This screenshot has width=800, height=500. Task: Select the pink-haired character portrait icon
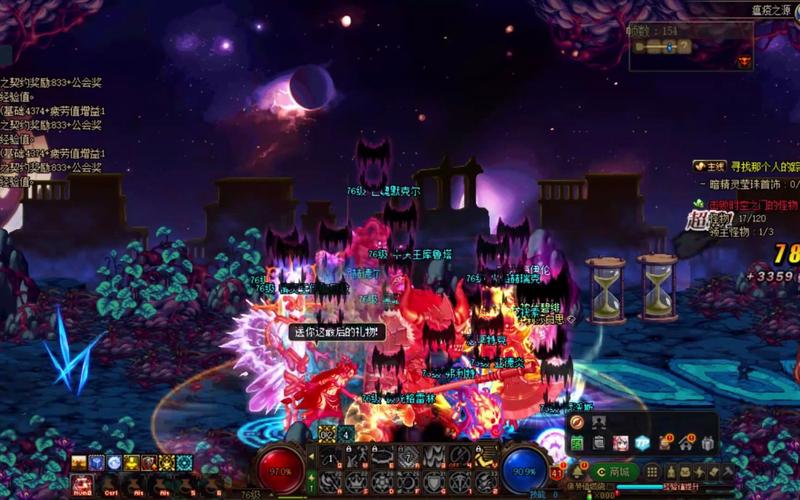click(x=620, y=443)
